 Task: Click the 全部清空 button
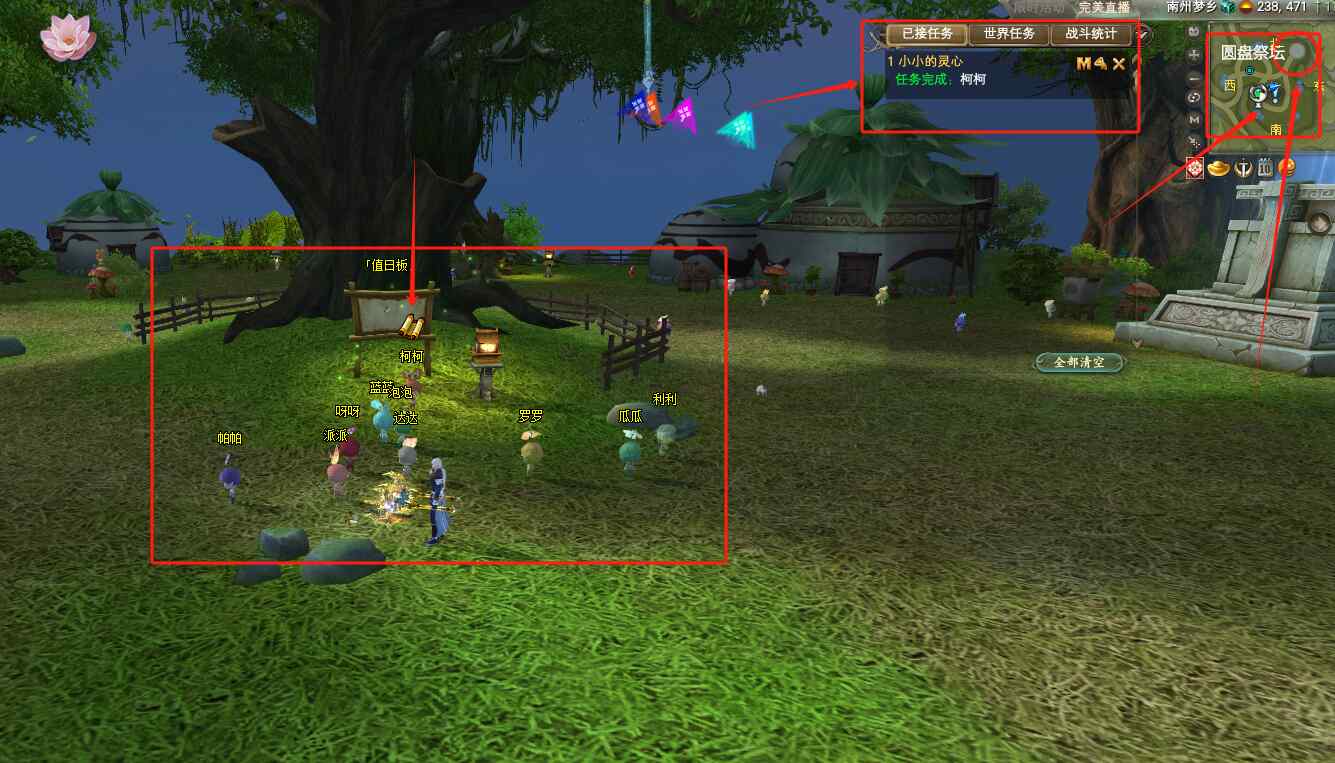1080,362
